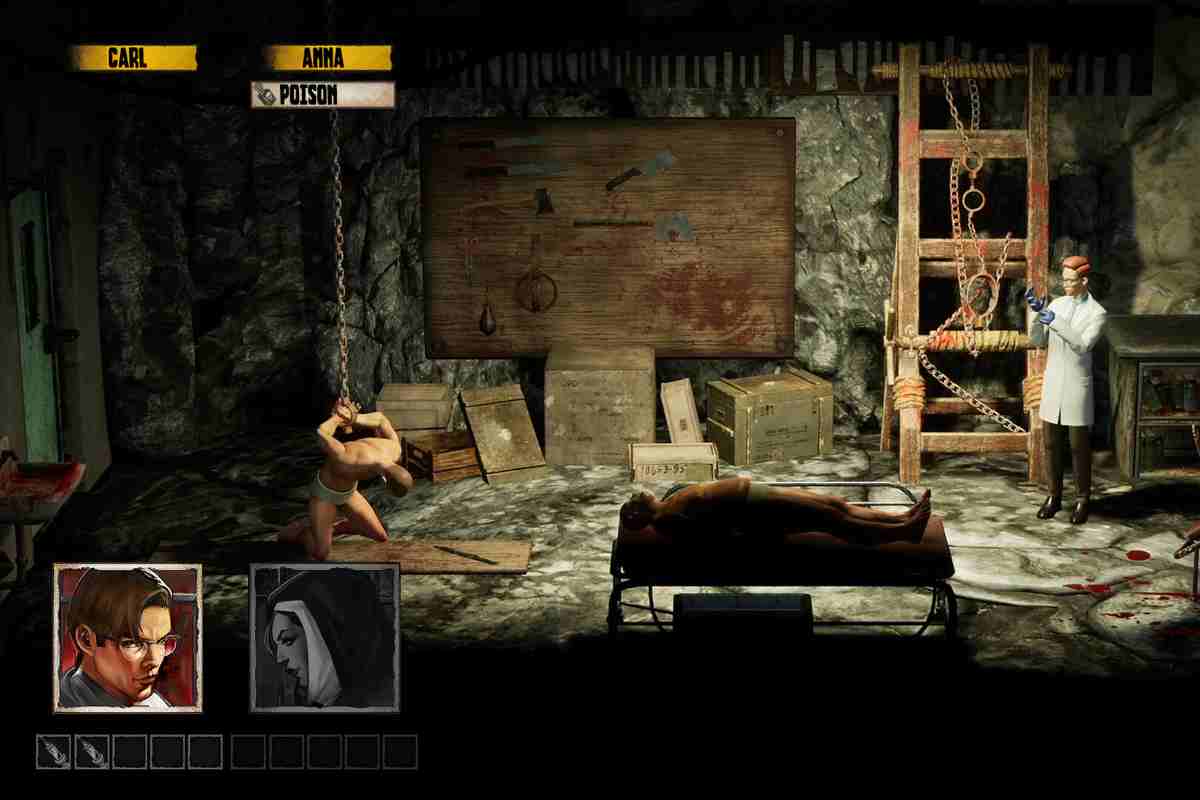1200x800 pixels.
Task: Click the POISON item tag under Anna
Action: tap(322, 95)
